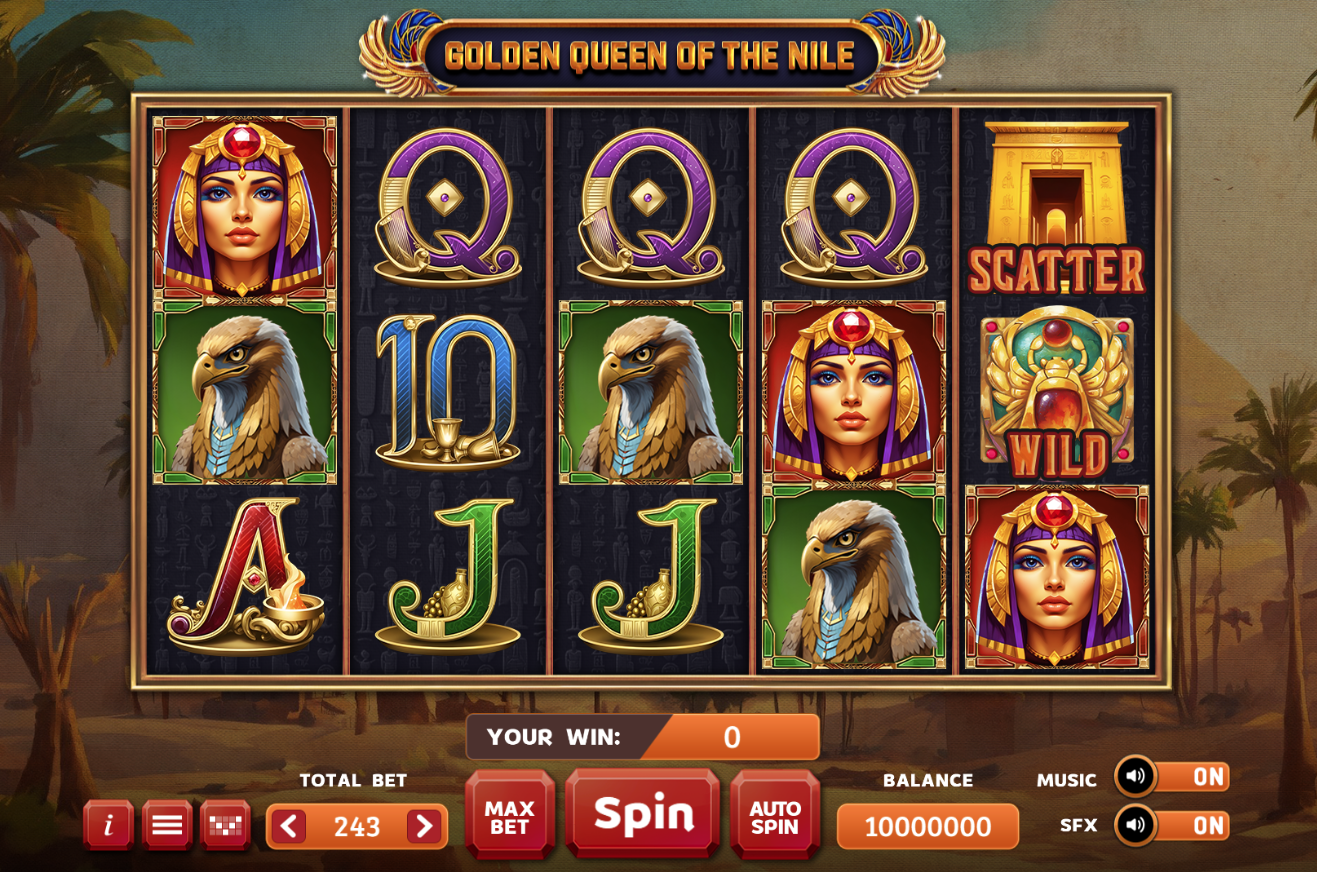Increase bet with the right arrow
The image size is (1317, 872).
tap(424, 826)
